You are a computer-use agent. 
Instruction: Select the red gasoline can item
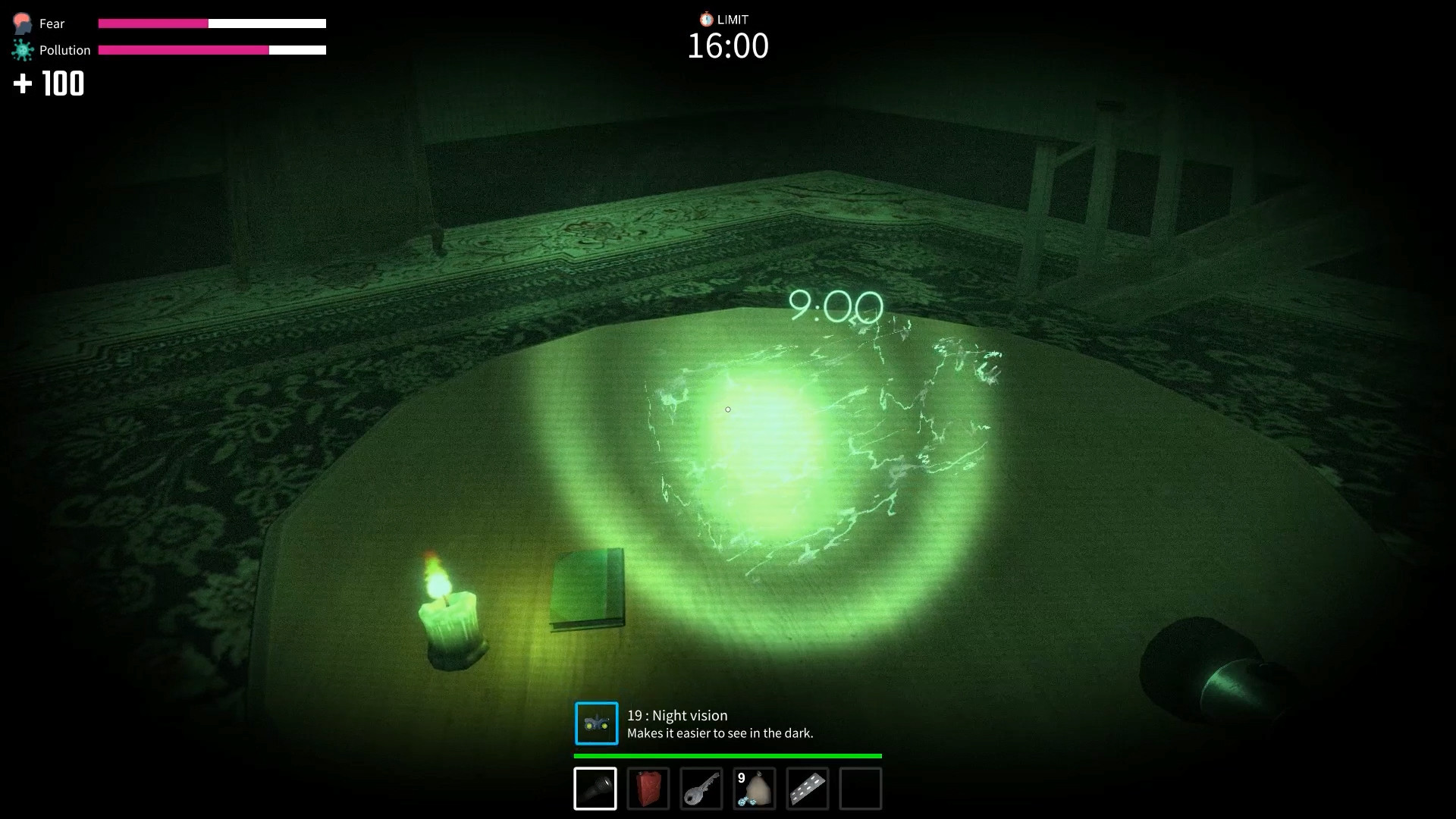648,789
